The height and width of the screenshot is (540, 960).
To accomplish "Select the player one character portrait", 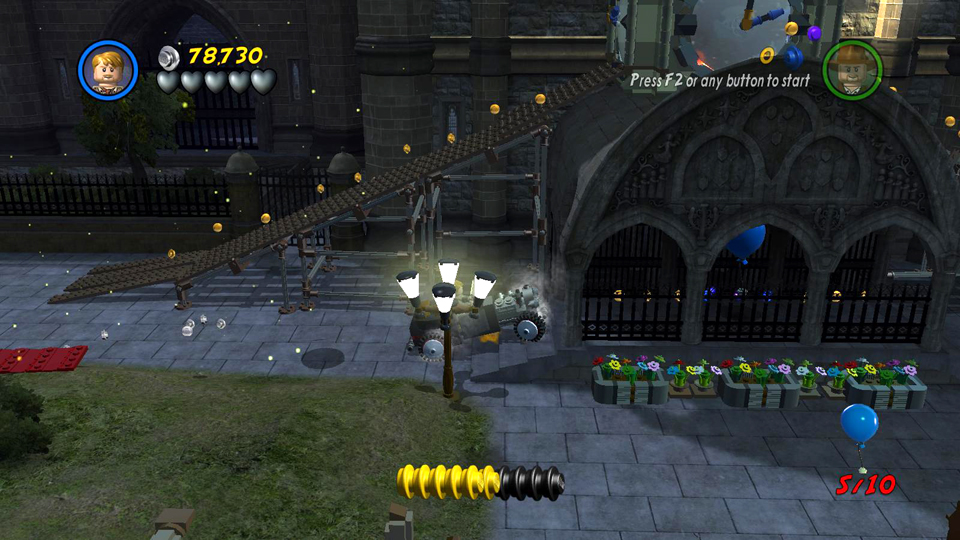I will [108, 69].
